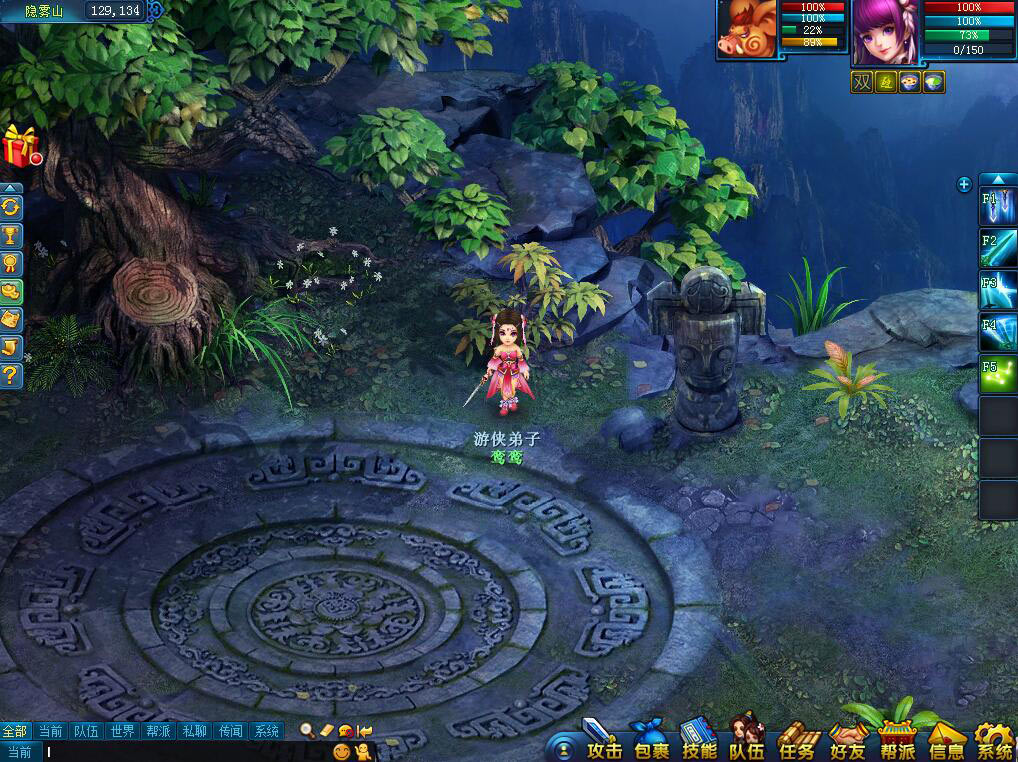
Task: Open the 系统 (System) menu button
Action: pos(994,742)
